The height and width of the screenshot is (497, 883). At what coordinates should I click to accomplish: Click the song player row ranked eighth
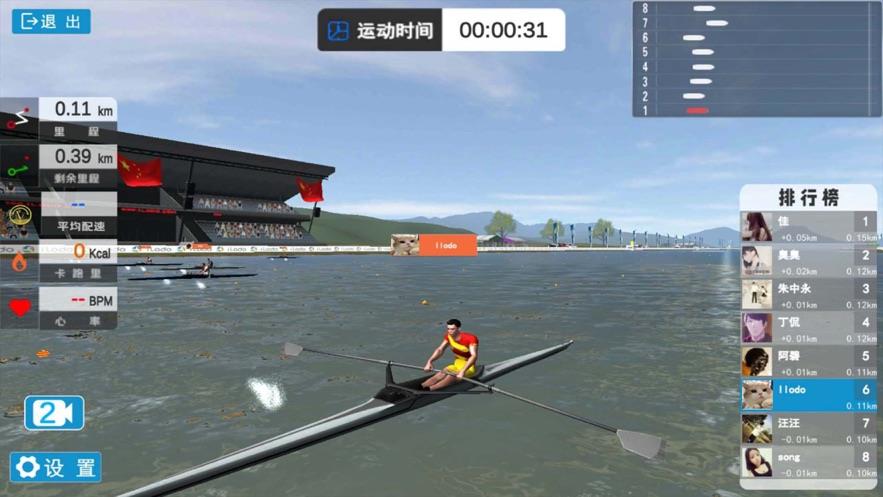click(x=808, y=462)
